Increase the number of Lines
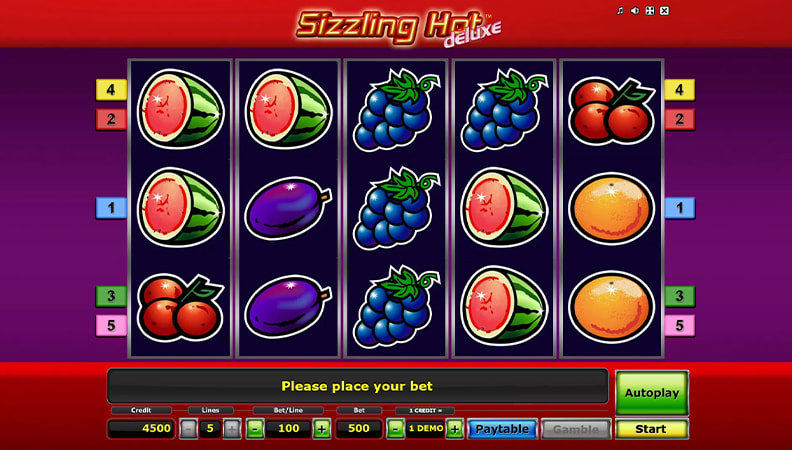Image resolution: width=792 pixels, height=450 pixels. [x=232, y=429]
